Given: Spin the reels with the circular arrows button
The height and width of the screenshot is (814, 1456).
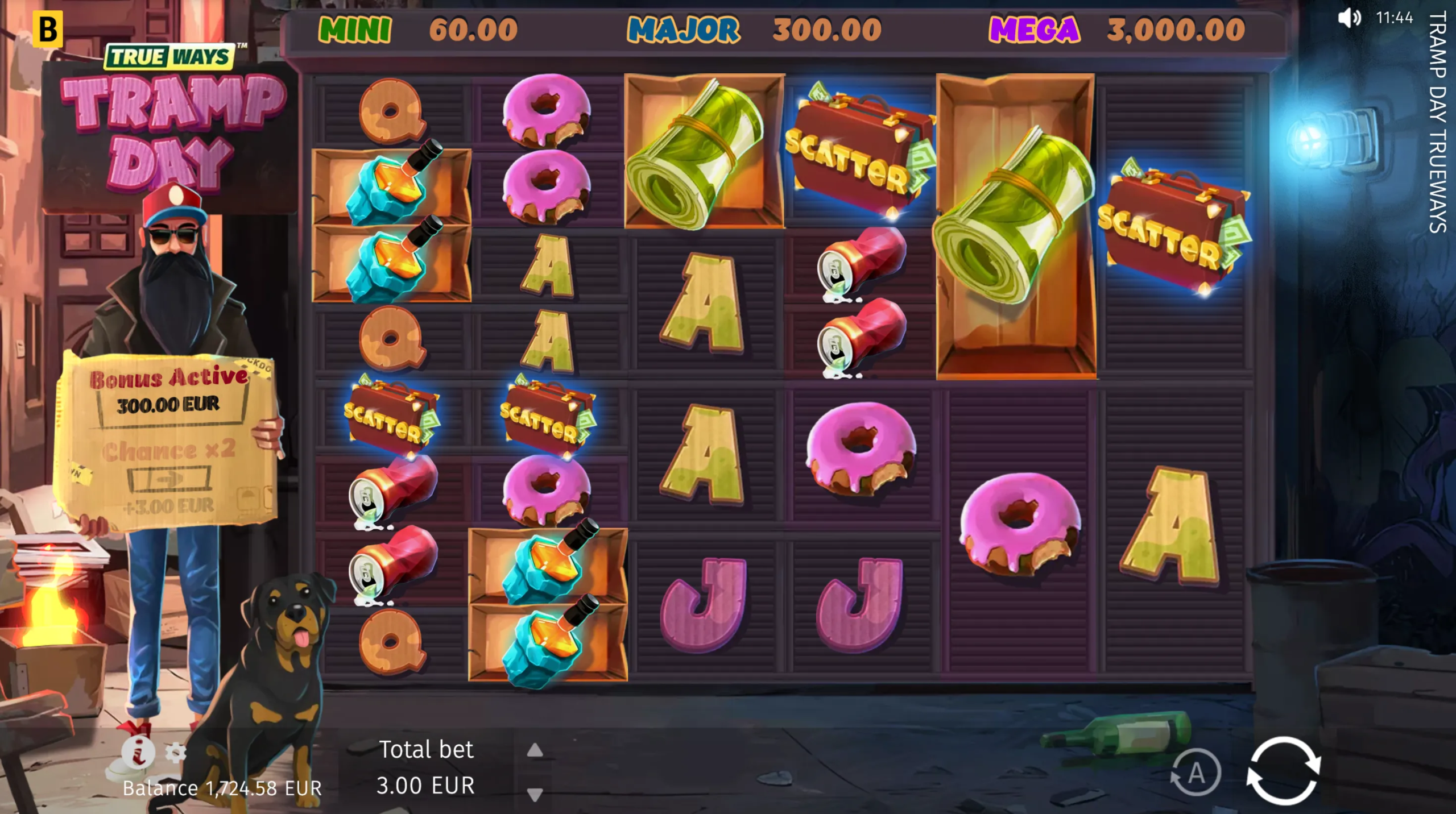Looking at the screenshot, I should (x=1283, y=771).
